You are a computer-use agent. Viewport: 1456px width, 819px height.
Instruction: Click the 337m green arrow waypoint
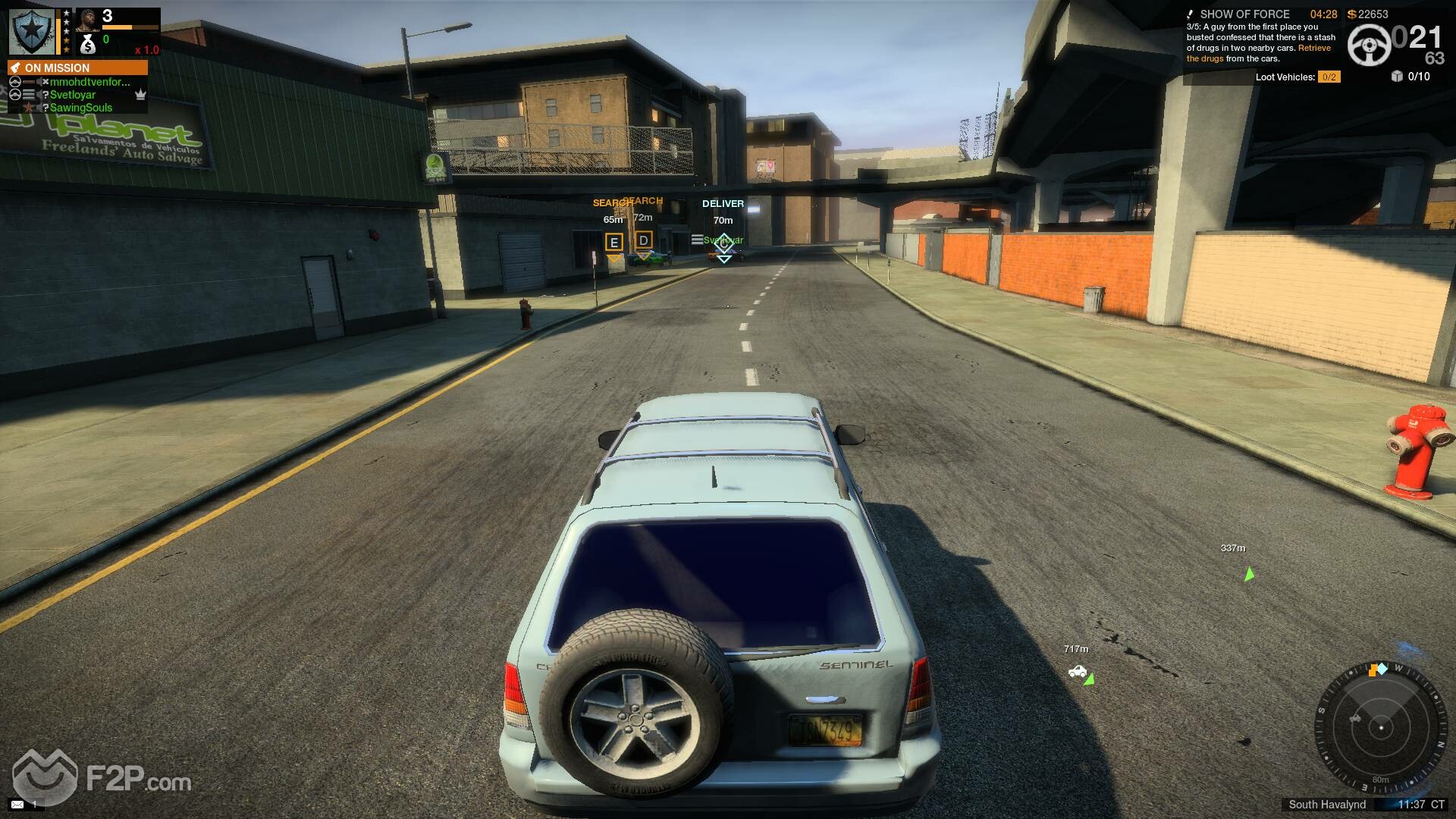tap(1248, 574)
